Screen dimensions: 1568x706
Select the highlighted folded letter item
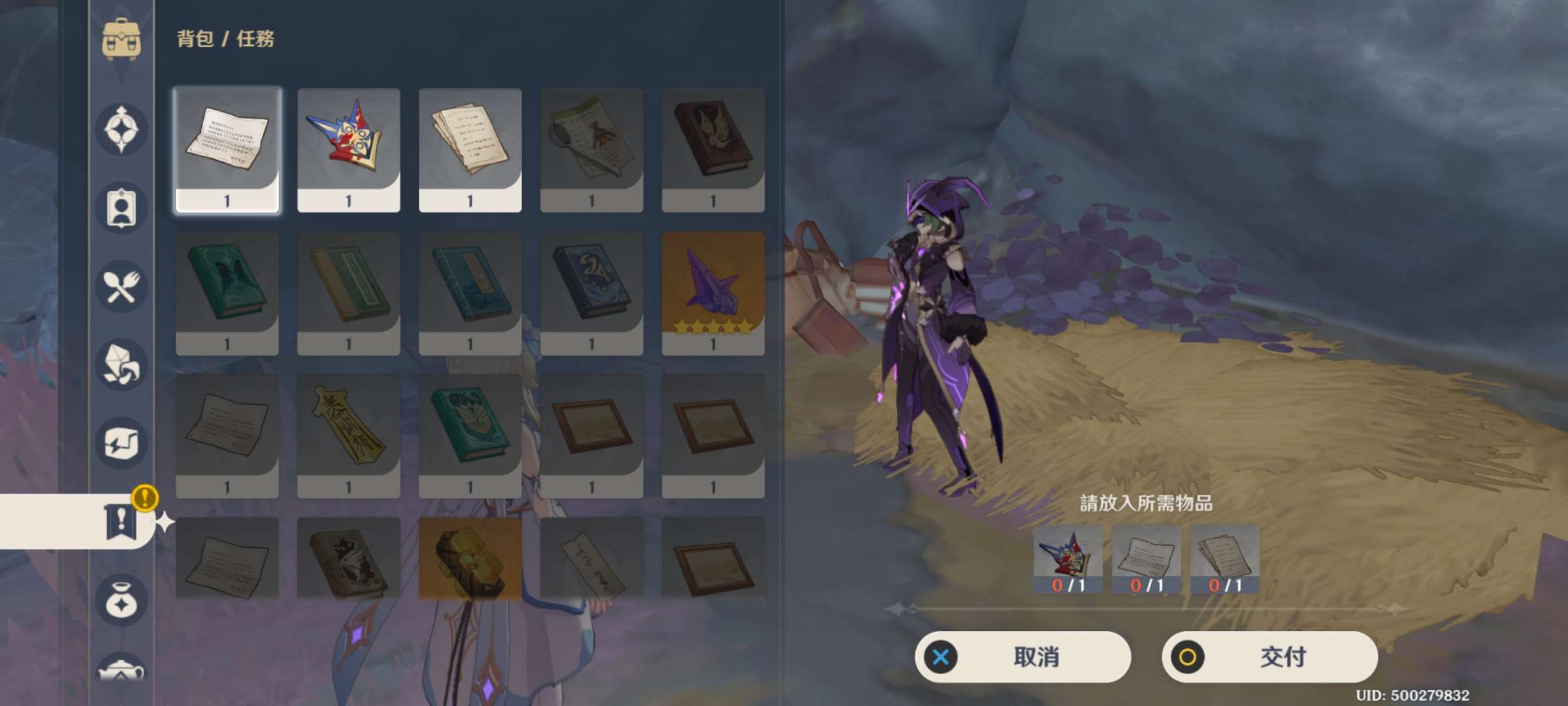[x=227, y=150]
